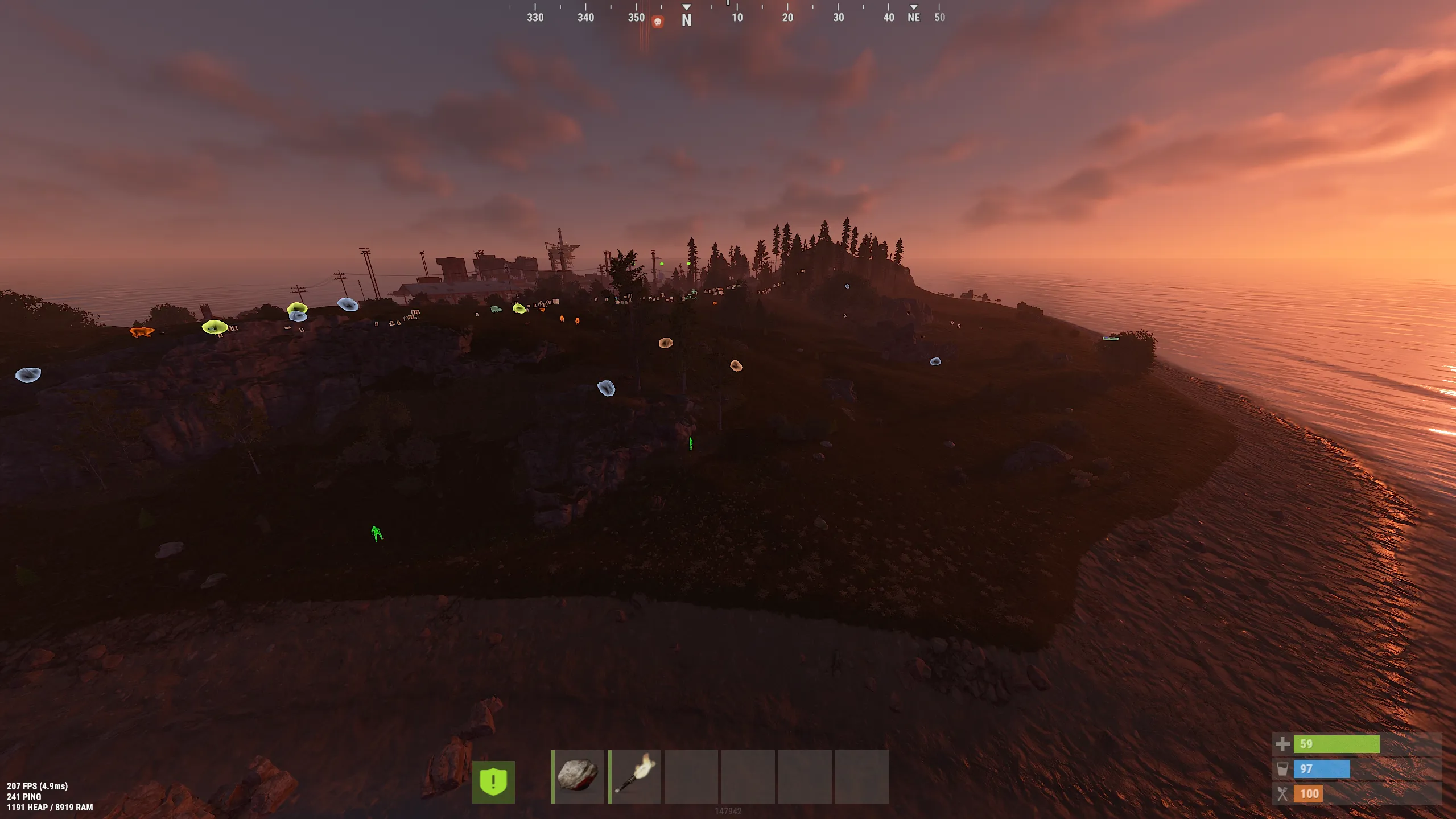Image resolution: width=1456 pixels, height=819 pixels.
Task: Click the 340 heading on the compass
Action: tap(584, 17)
